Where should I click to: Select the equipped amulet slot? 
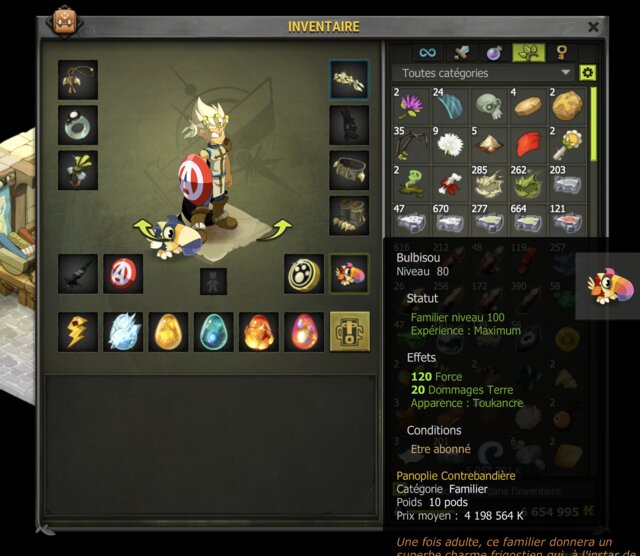point(78,80)
